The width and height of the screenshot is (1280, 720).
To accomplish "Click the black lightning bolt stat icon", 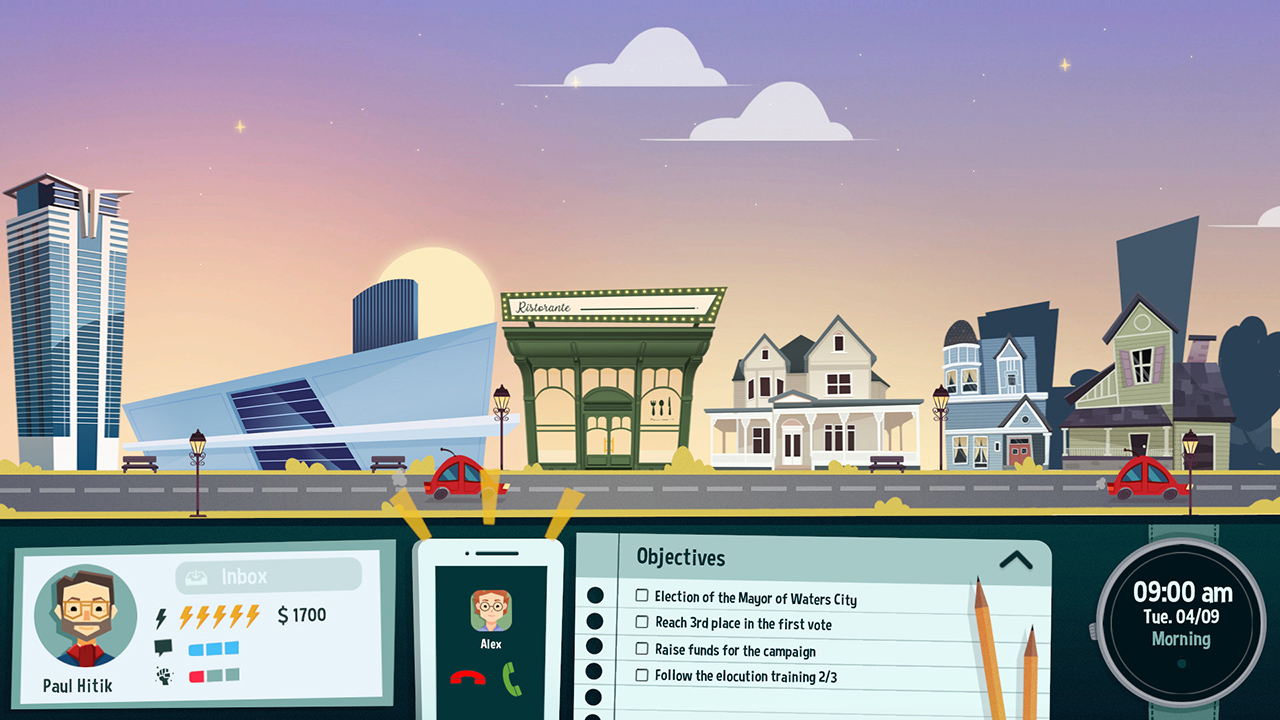I will [x=159, y=615].
